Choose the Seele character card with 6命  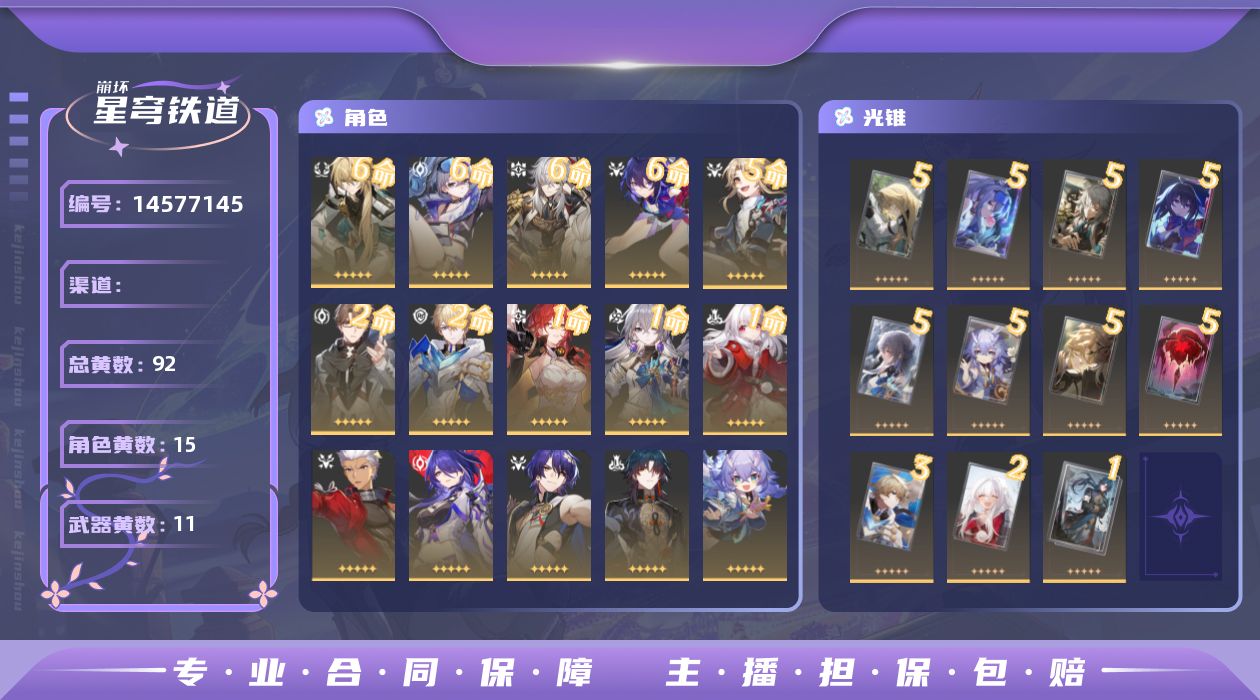pos(647,221)
